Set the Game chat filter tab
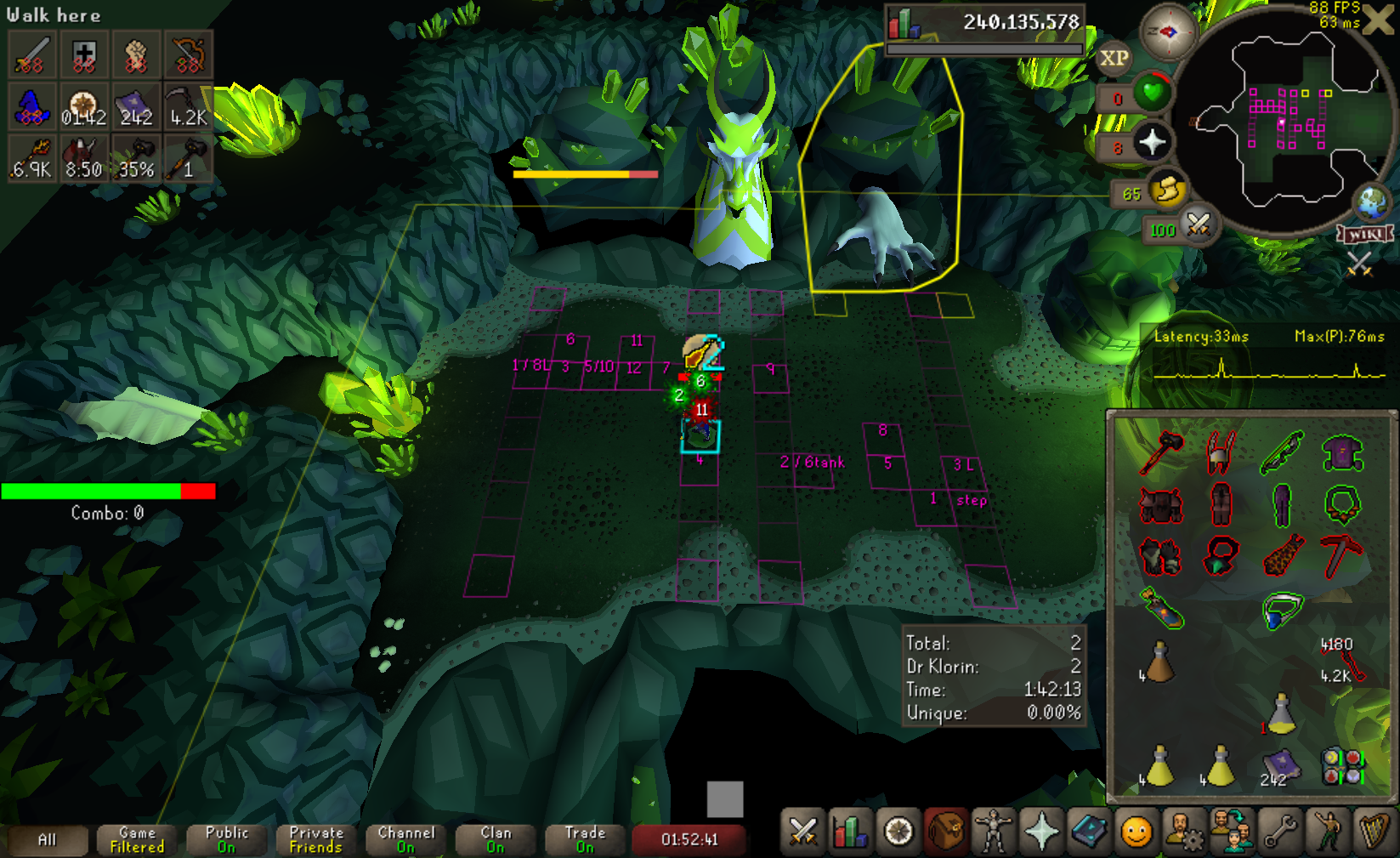Image resolution: width=1400 pixels, height=858 pixels. click(137, 839)
